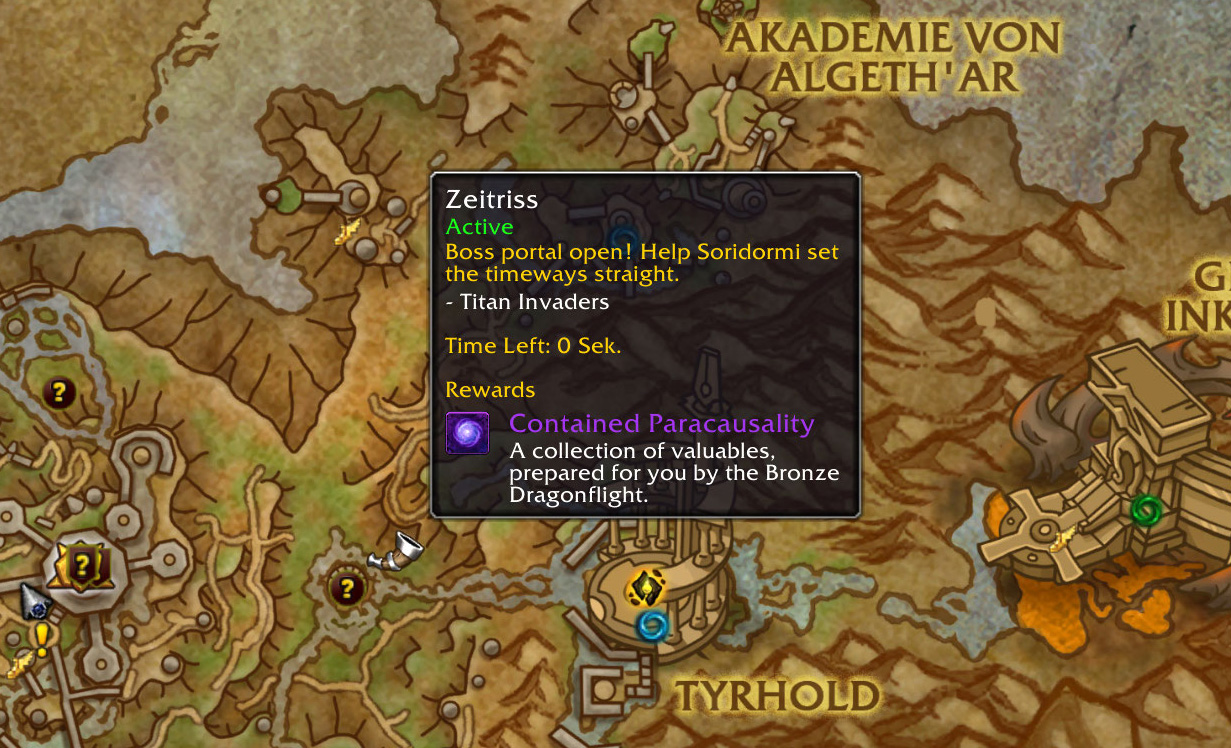Viewport: 1231px width, 748px height.
Task: Select the grey arrowhead marker with blue gem
Action: 35,601
